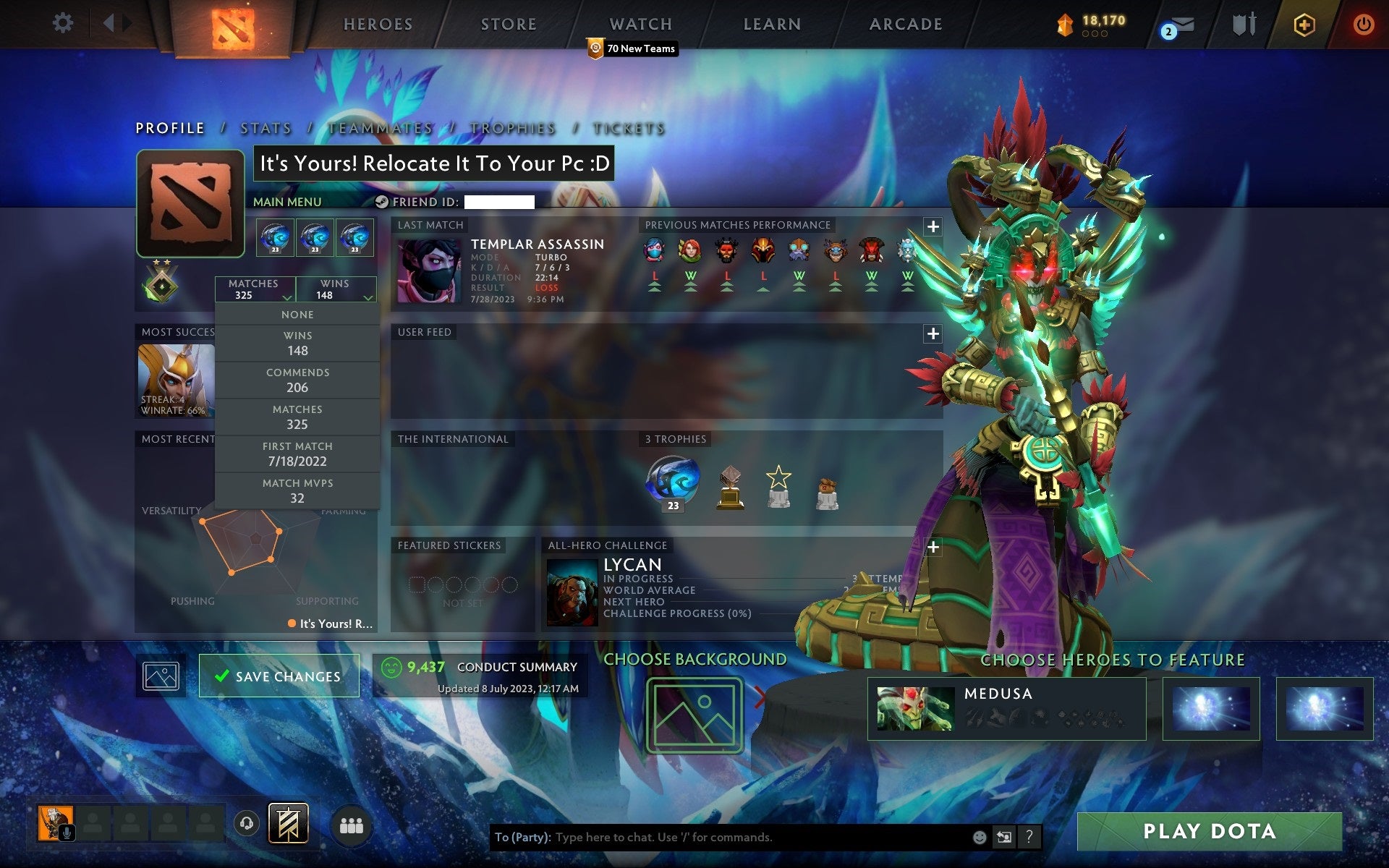Viewport: 1389px width, 868px height.
Task: Click the power/quit icon top right
Action: click(x=1362, y=23)
